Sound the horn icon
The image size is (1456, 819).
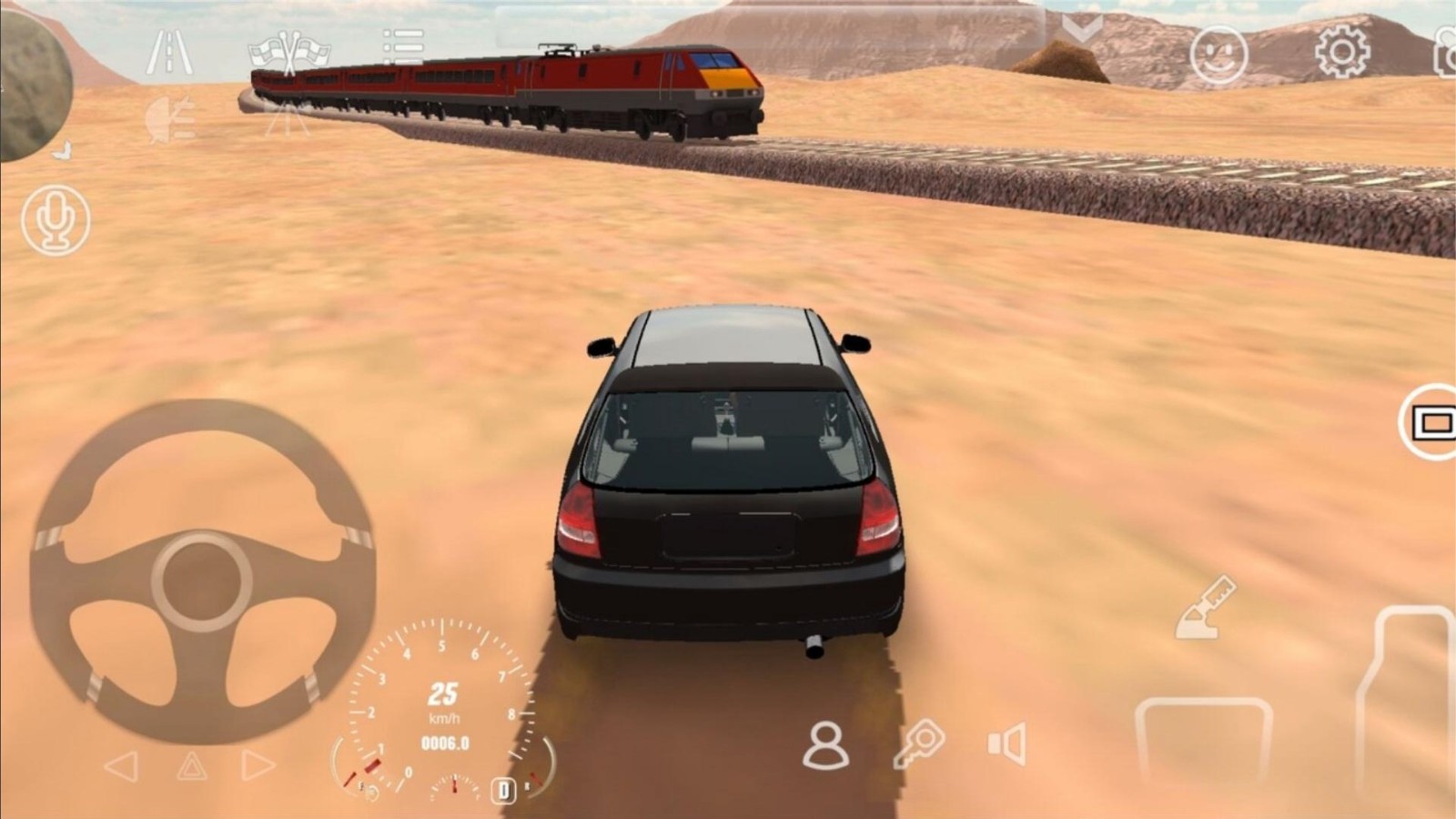coord(1007,743)
